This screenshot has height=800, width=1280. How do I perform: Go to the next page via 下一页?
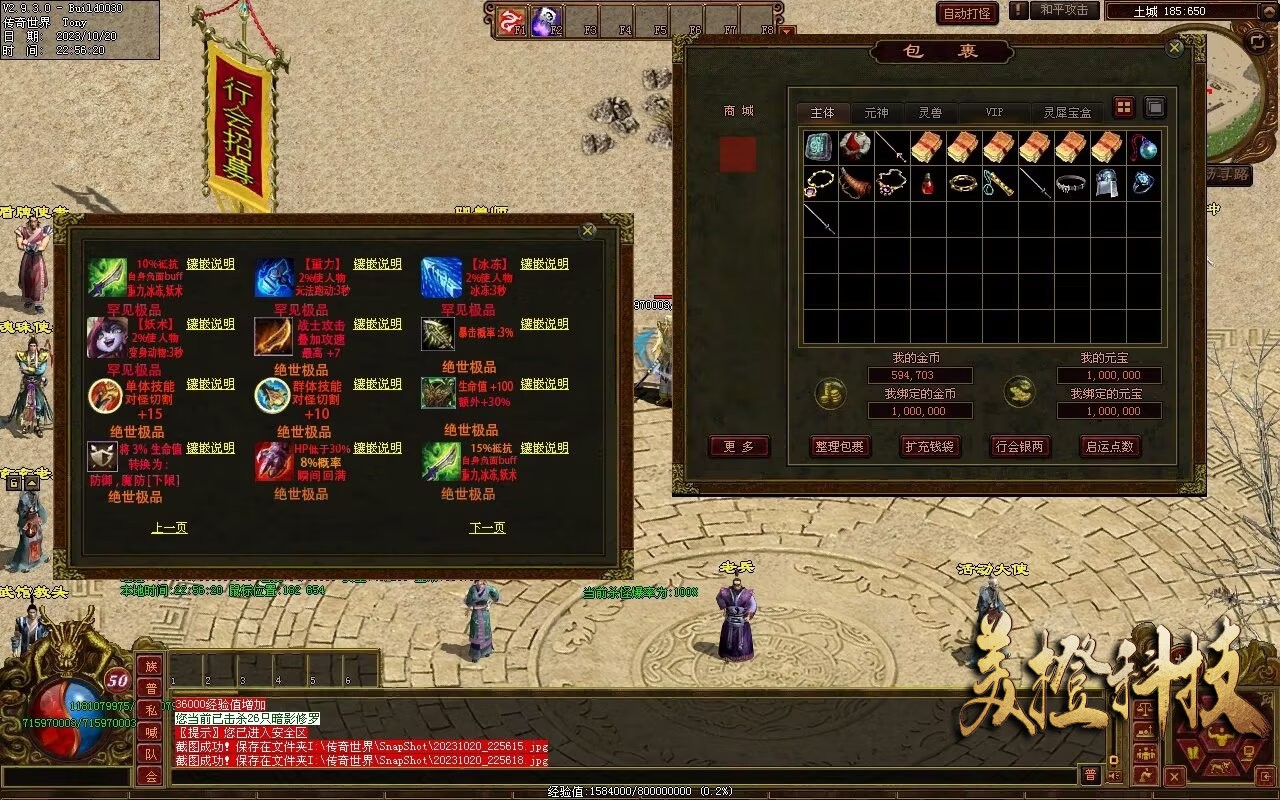coord(487,528)
